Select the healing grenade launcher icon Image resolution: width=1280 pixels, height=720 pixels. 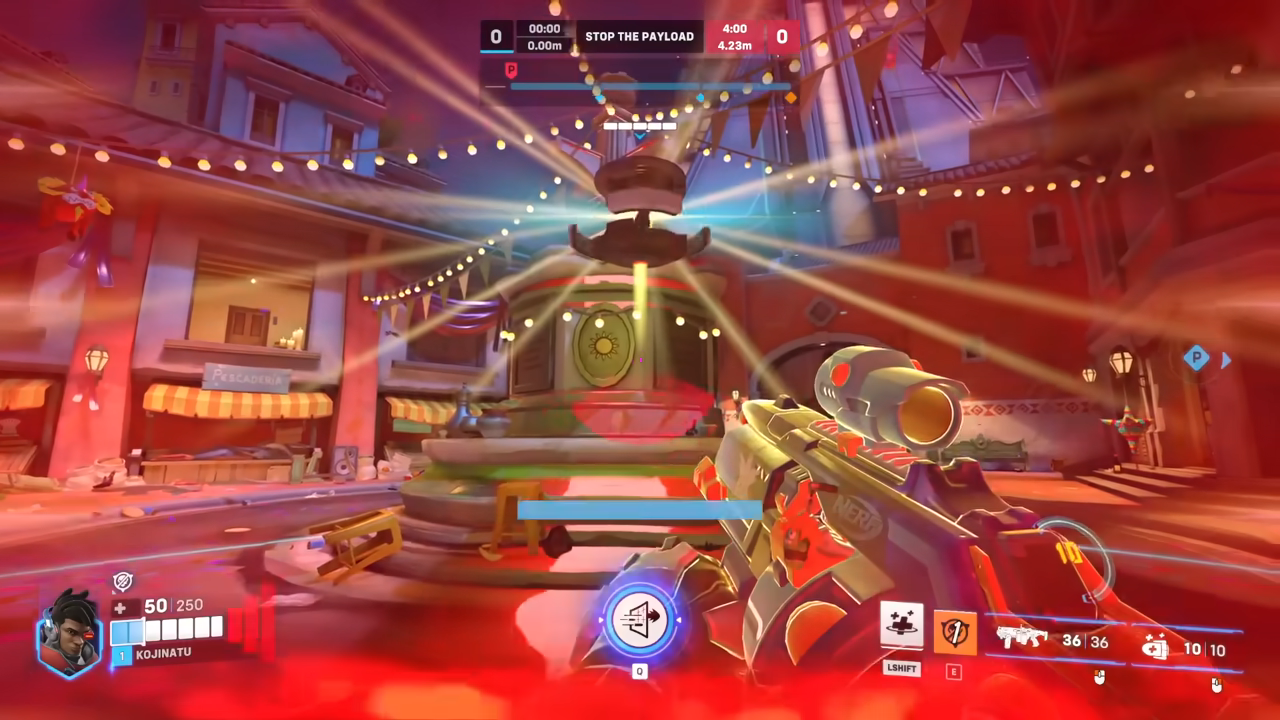click(1156, 648)
